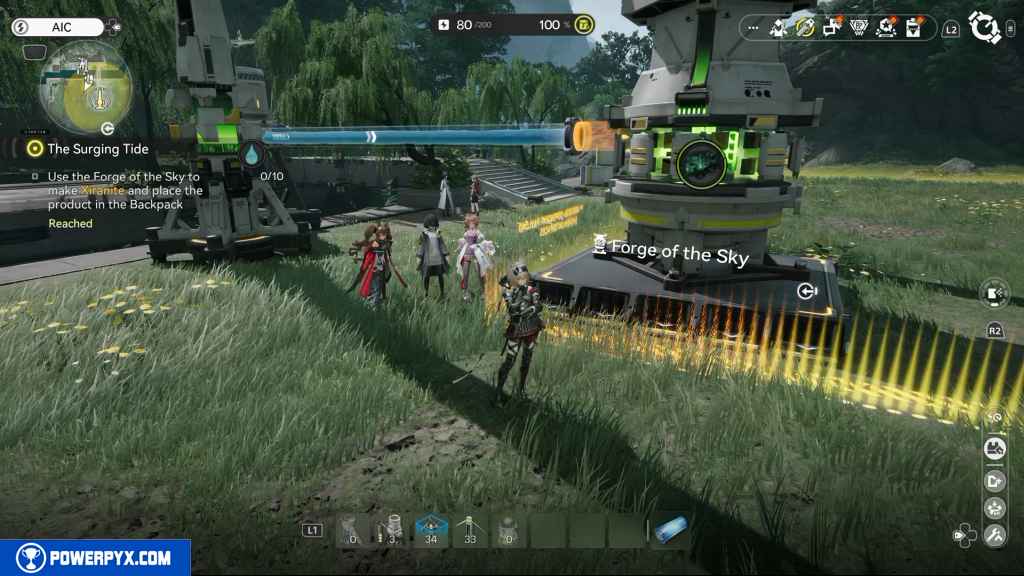Open the star badge events icon
This screenshot has height=576, width=1024.
click(x=885, y=28)
